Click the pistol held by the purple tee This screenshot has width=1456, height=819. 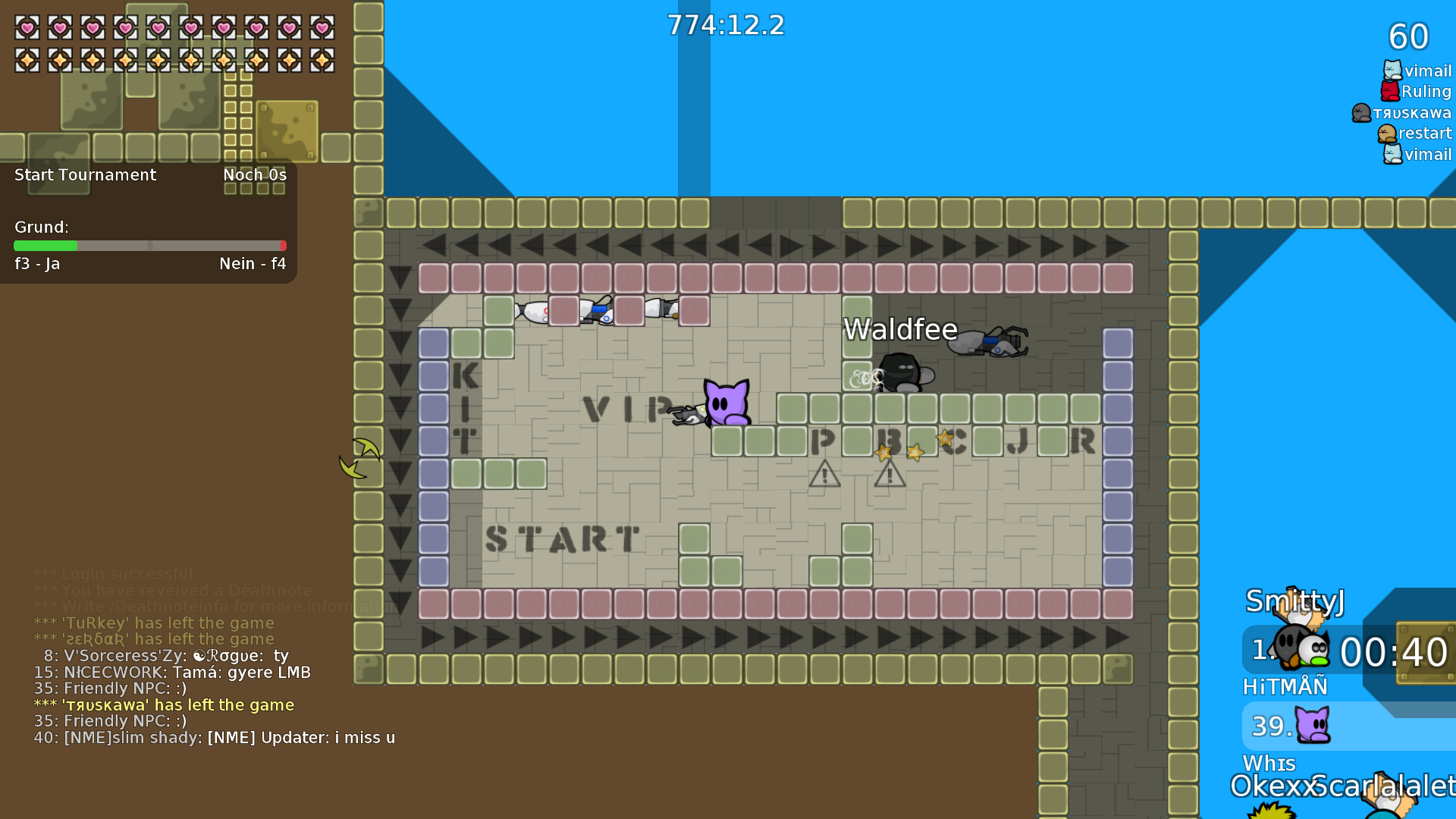pyautogui.click(x=686, y=416)
